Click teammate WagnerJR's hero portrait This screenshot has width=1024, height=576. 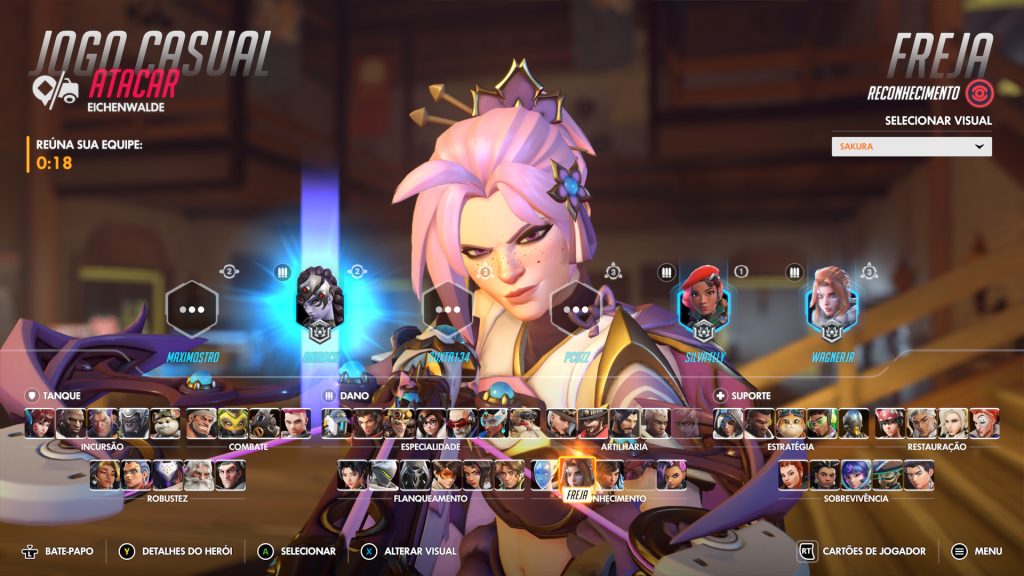point(832,303)
